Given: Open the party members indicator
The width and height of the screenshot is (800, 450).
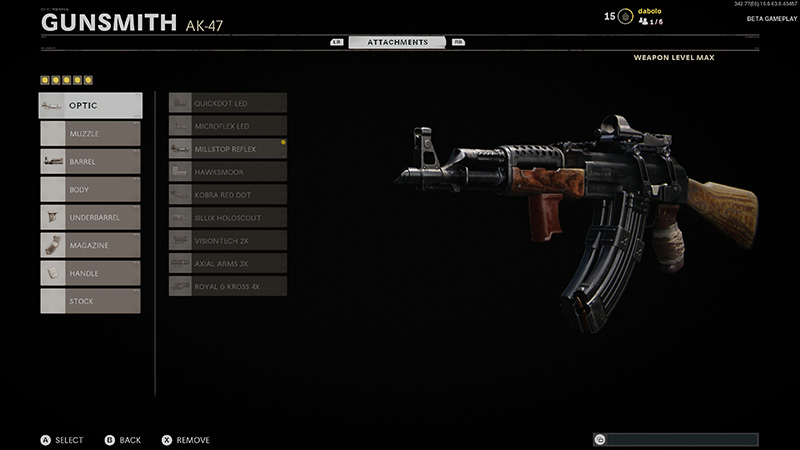Looking at the screenshot, I should pyautogui.click(x=650, y=21).
